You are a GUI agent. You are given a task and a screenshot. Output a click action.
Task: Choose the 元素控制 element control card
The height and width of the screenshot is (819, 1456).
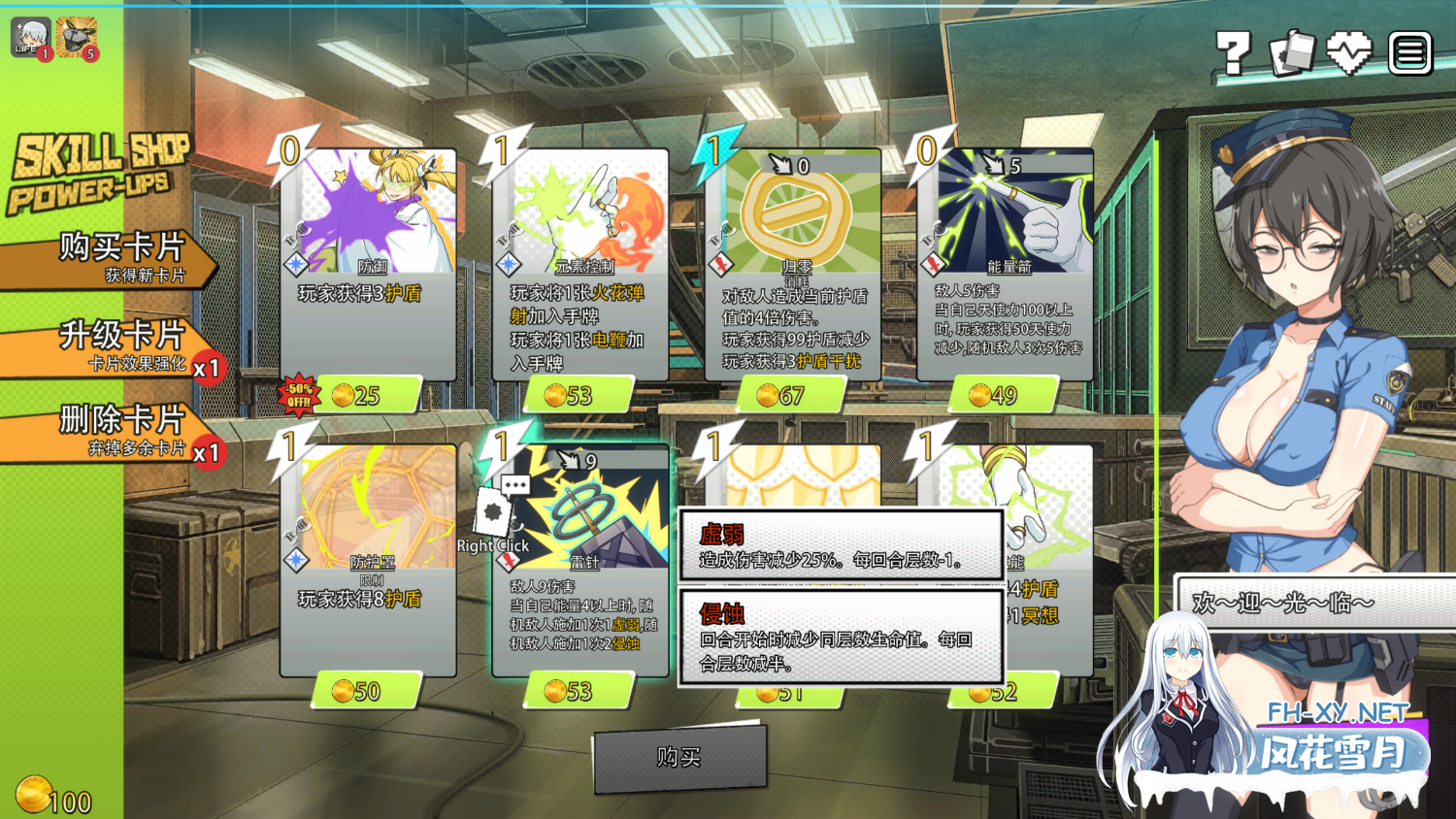580,264
